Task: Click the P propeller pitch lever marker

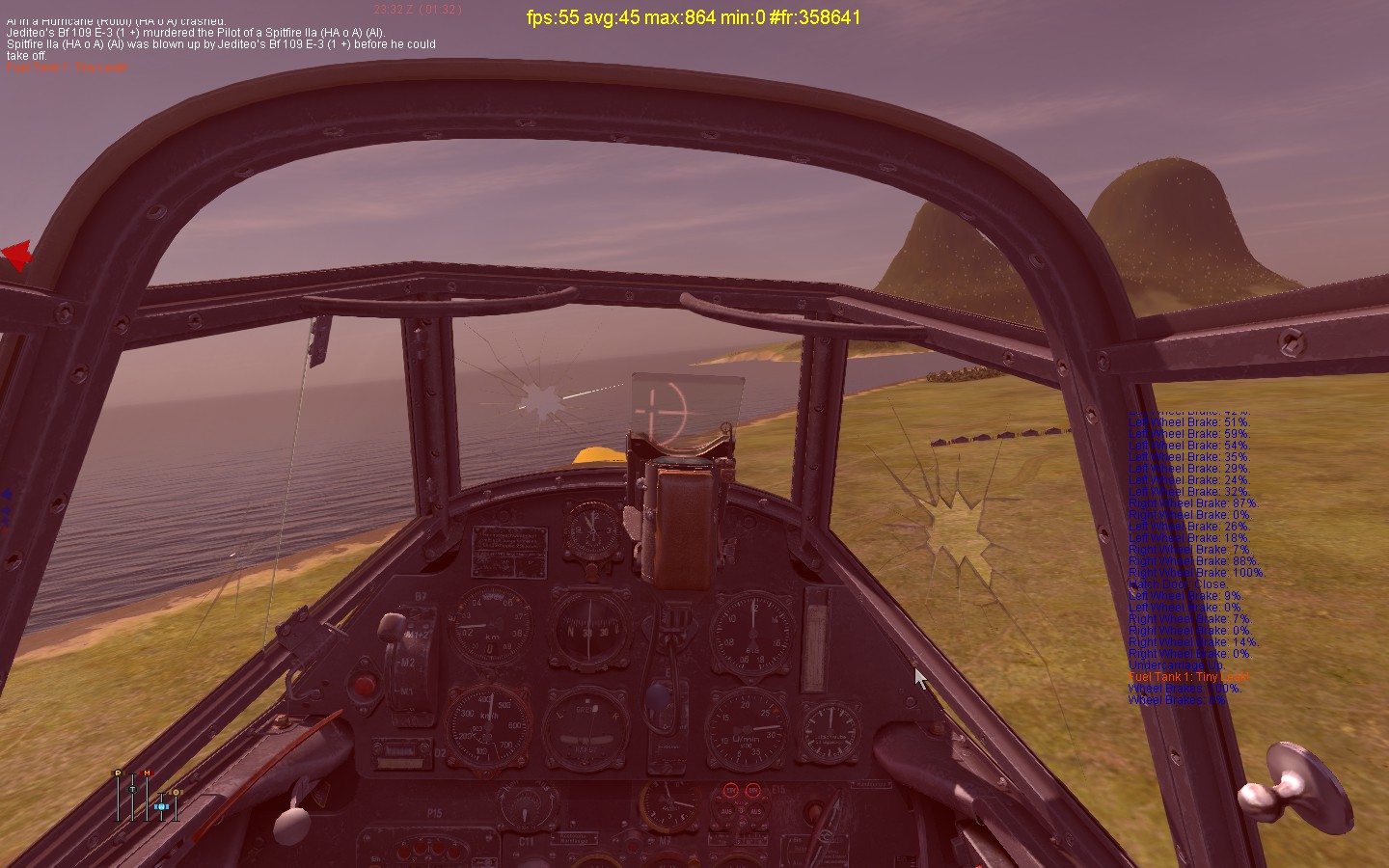Action: [x=118, y=773]
